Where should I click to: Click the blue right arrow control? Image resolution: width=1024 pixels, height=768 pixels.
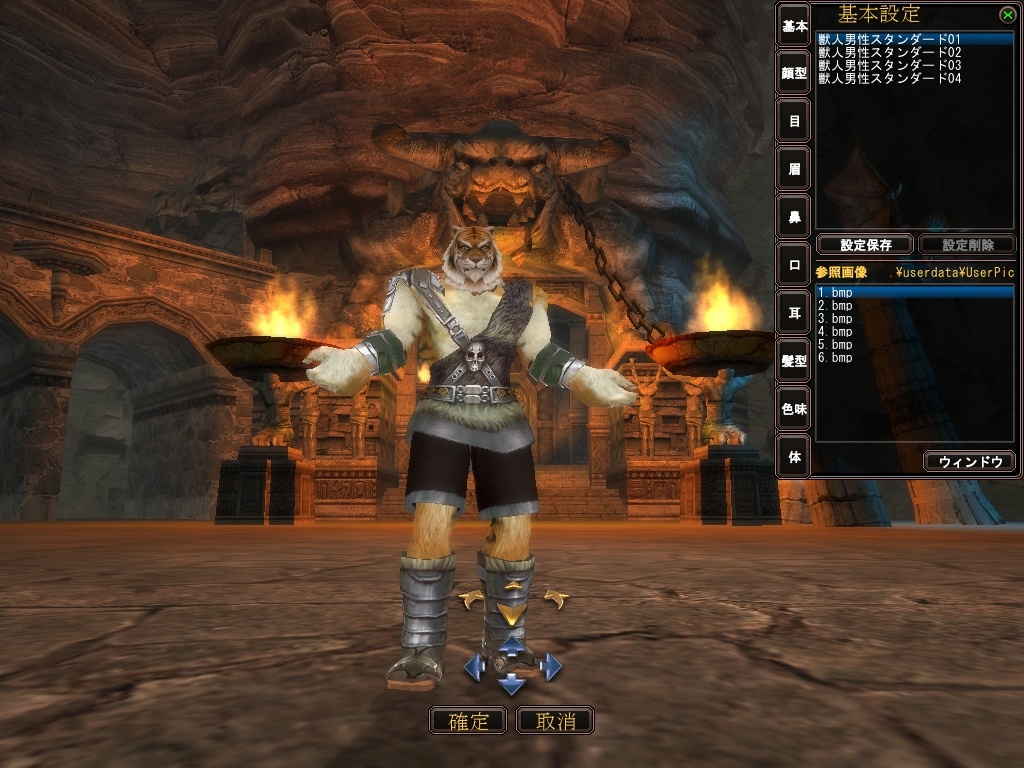click(x=551, y=666)
